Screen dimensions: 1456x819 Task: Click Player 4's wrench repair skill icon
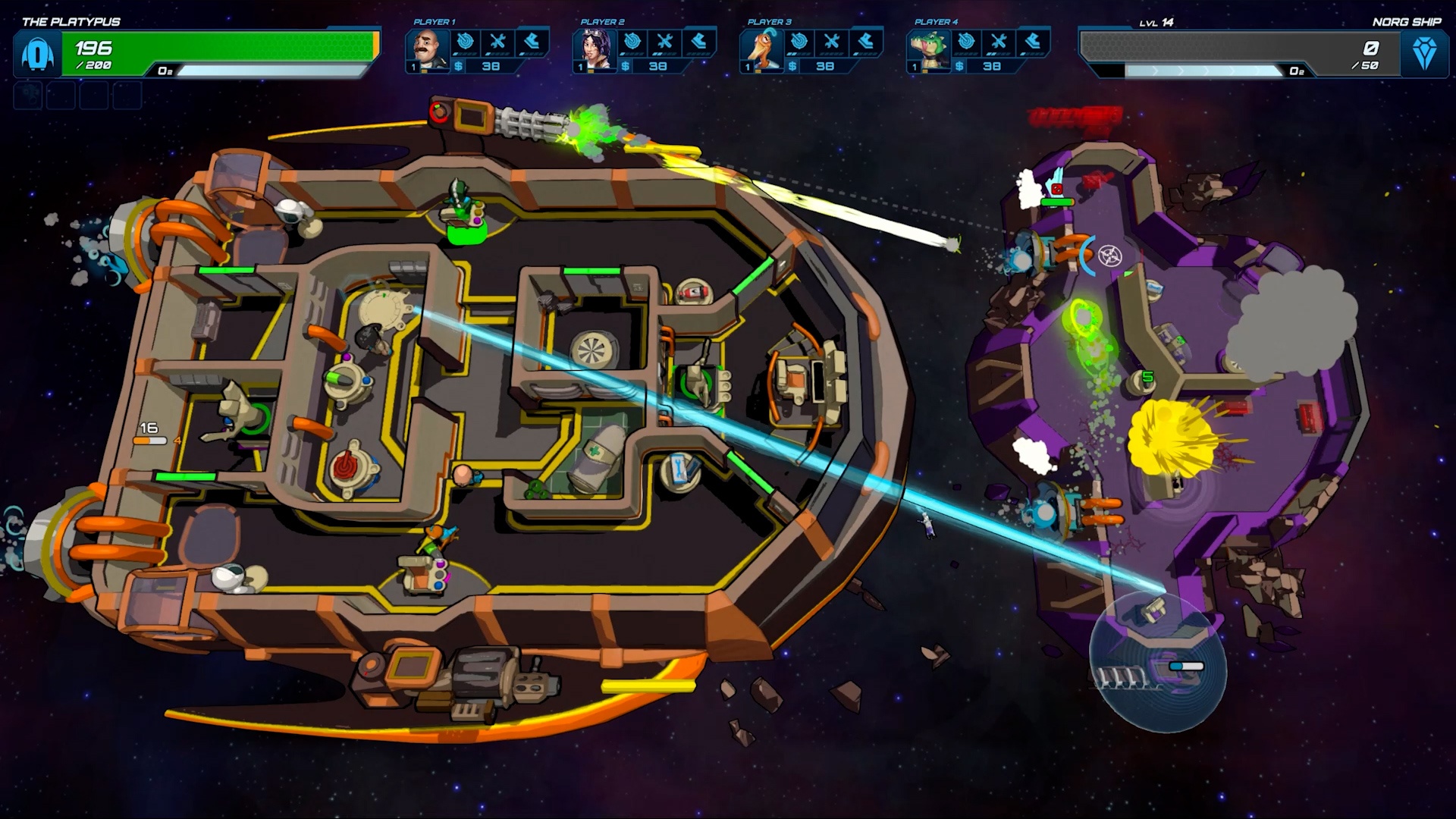999,42
